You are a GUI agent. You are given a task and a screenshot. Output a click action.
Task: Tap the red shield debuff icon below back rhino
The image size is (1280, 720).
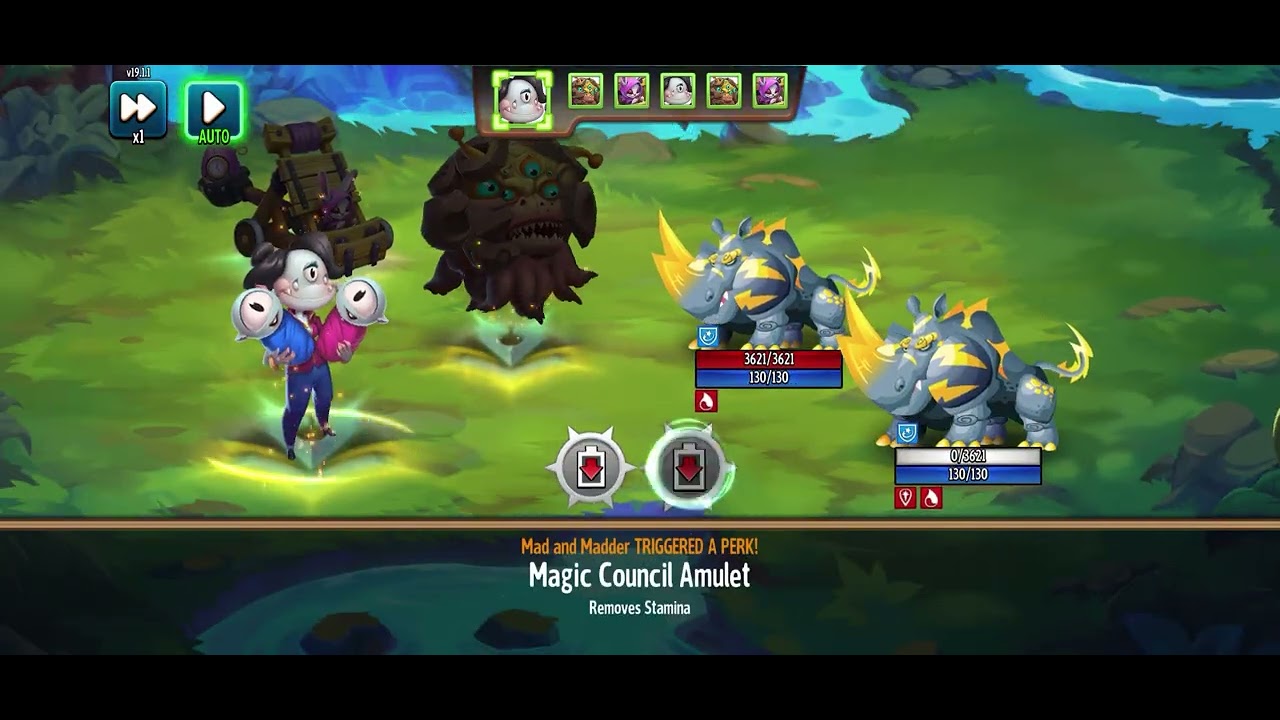(905, 496)
